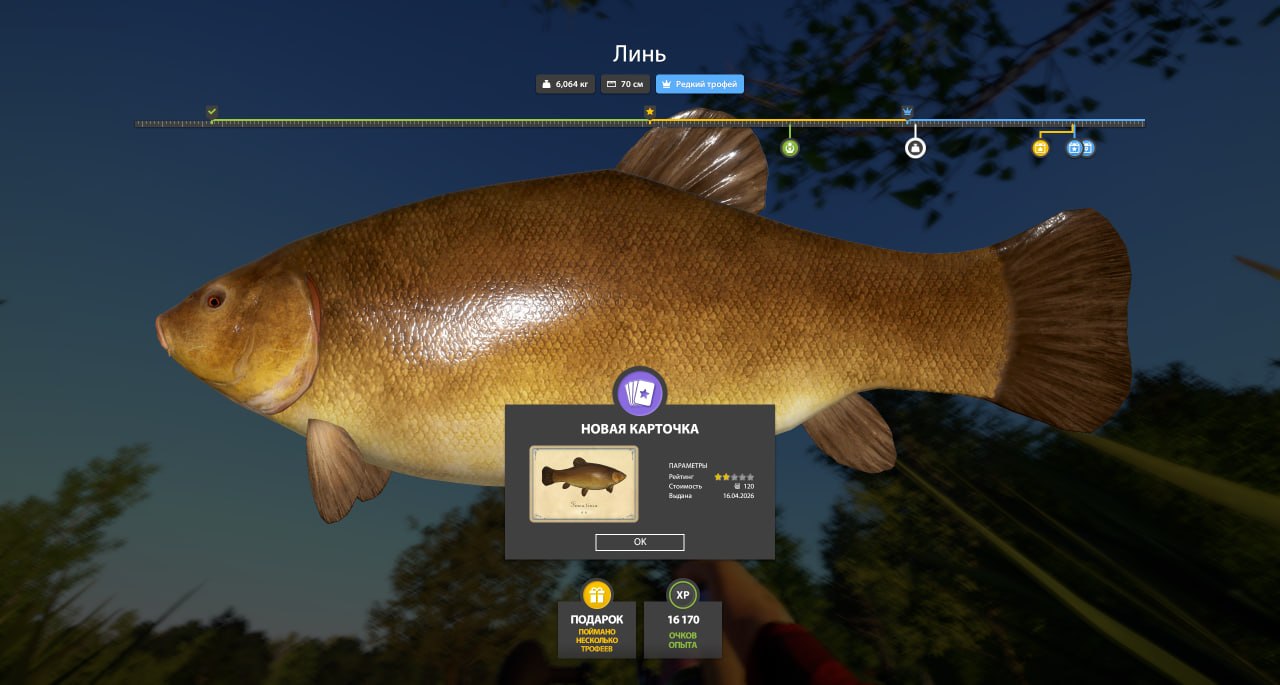Click the white weight marker on the scale
This screenshot has height=685, width=1280.
point(915,148)
